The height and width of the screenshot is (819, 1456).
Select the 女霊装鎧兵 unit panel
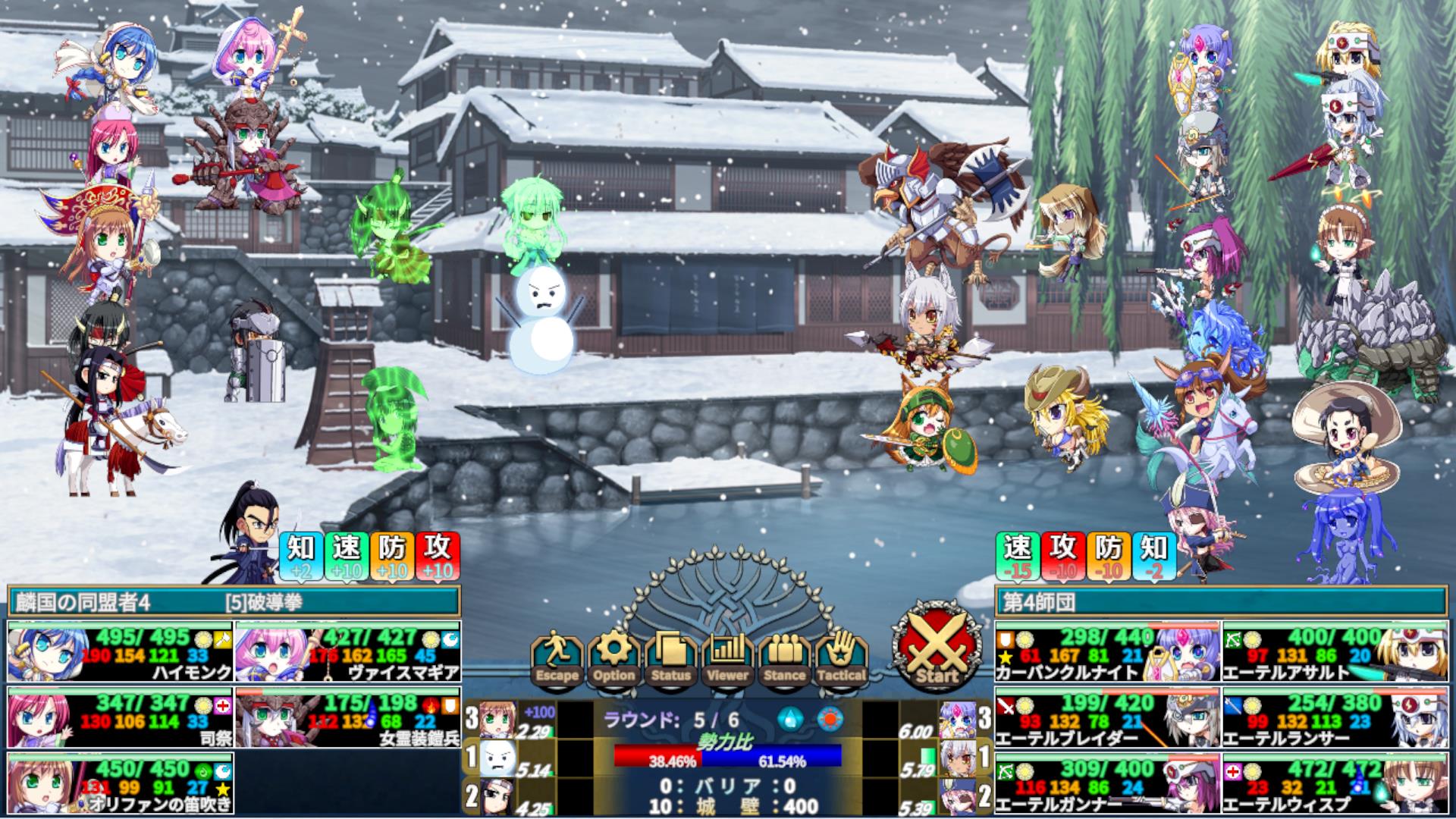[347, 718]
